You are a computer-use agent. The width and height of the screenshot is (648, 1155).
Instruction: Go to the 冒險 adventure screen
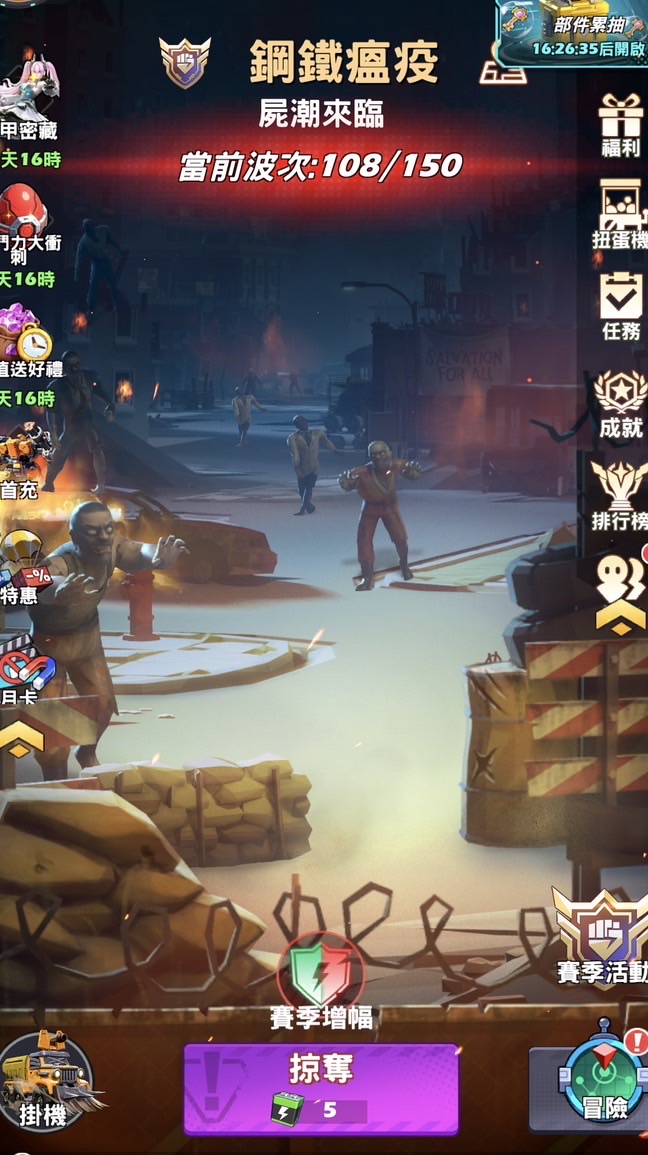(x=603, y=1081)
